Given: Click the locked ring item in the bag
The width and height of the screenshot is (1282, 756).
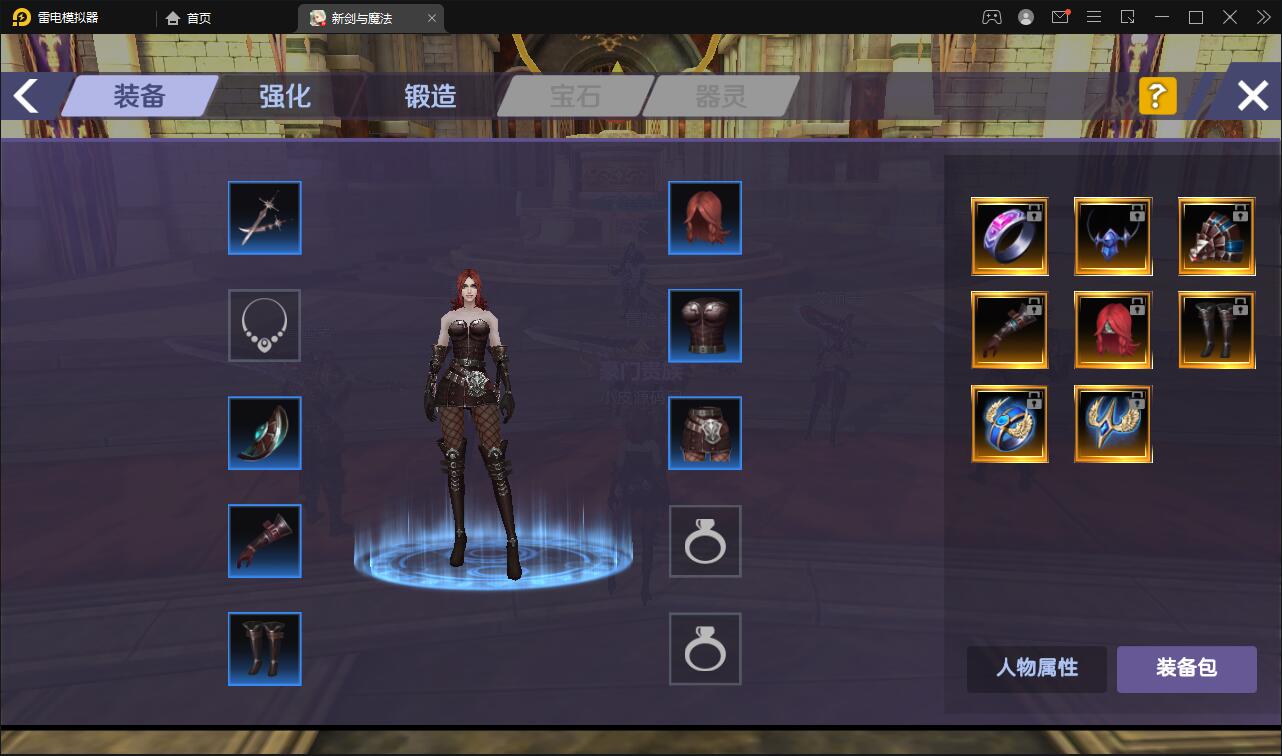Looking at the screenshot, I should point(1009,237).
